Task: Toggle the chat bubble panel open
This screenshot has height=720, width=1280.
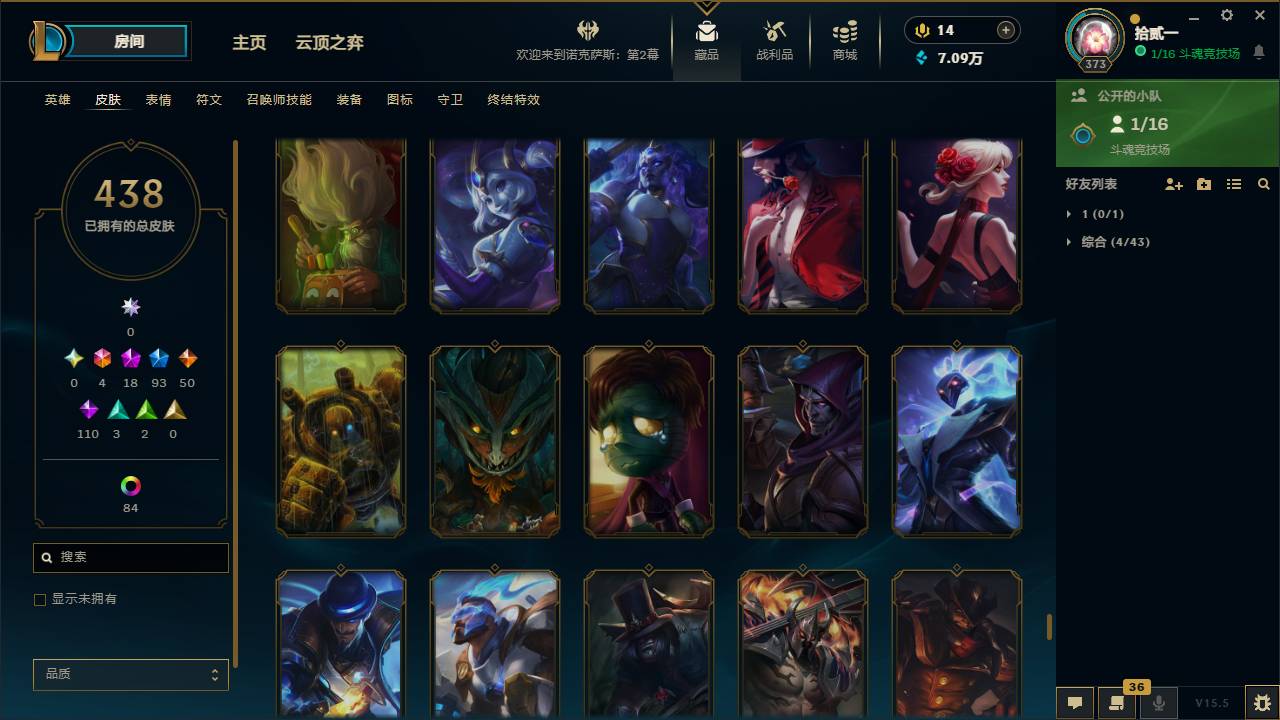Action: pos(1074,703)
